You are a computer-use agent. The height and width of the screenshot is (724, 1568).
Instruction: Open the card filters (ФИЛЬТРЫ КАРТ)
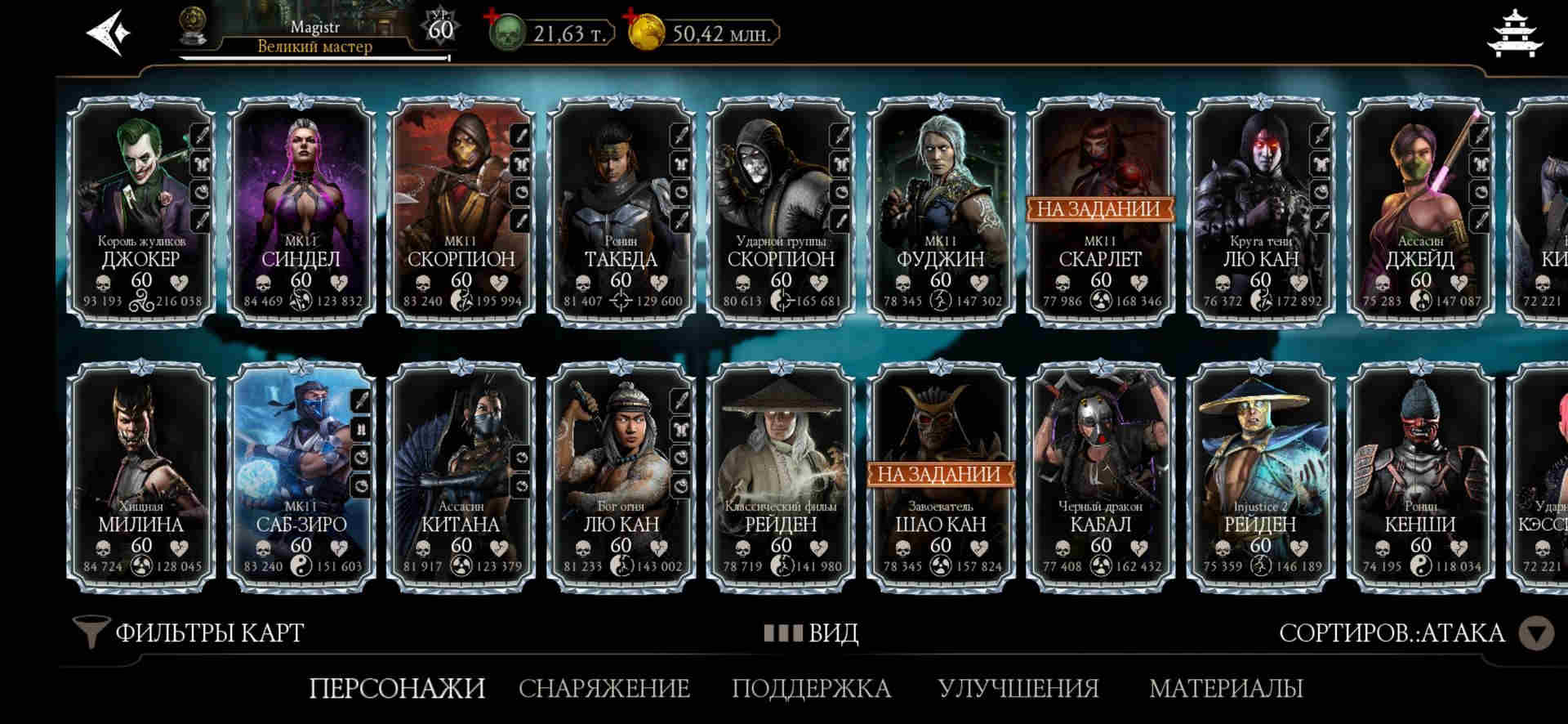[189, 632]
